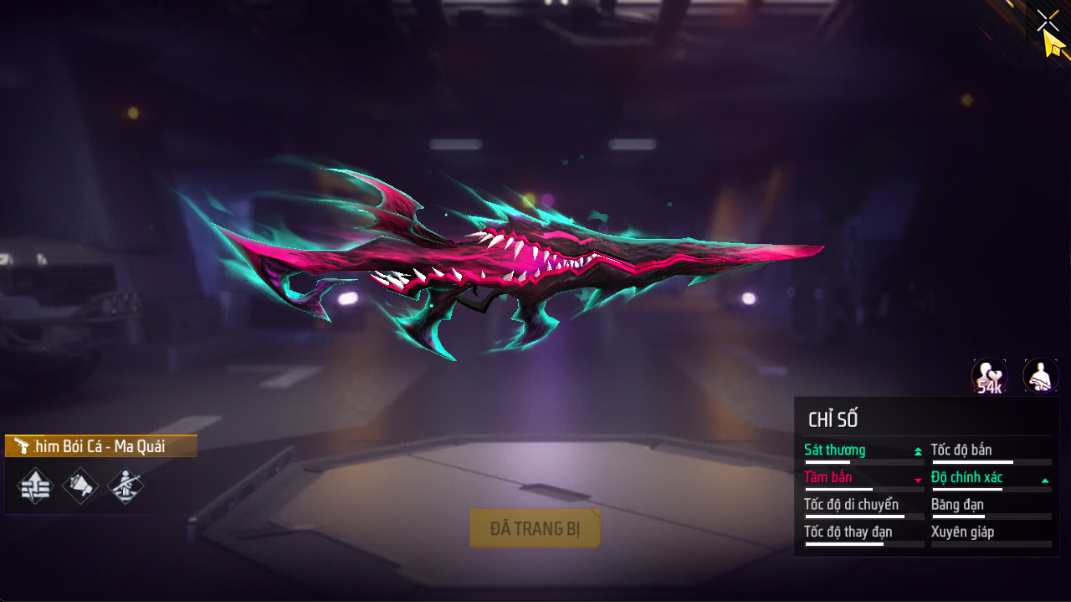Image resolution: width=1071 pixels, height=602 pixels.
Task: Select the wall with arrow effect icon
Action: click(35, 486)
